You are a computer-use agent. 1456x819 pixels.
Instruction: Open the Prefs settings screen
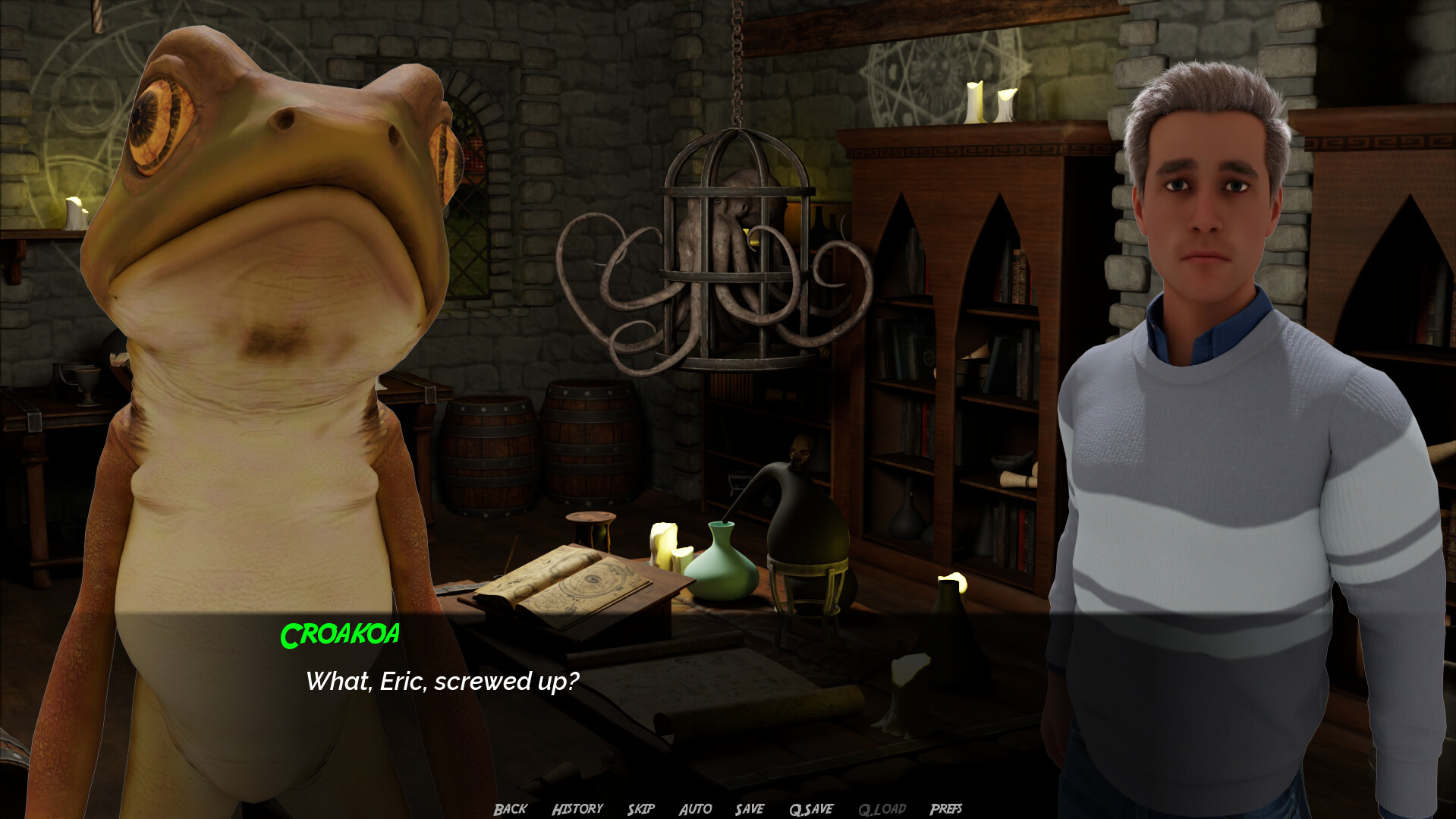point(945,809)
